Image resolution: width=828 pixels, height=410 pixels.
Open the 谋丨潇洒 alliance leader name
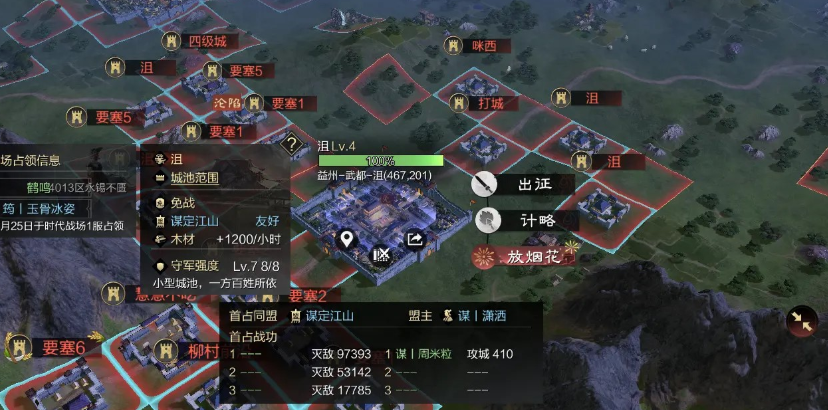482,316
